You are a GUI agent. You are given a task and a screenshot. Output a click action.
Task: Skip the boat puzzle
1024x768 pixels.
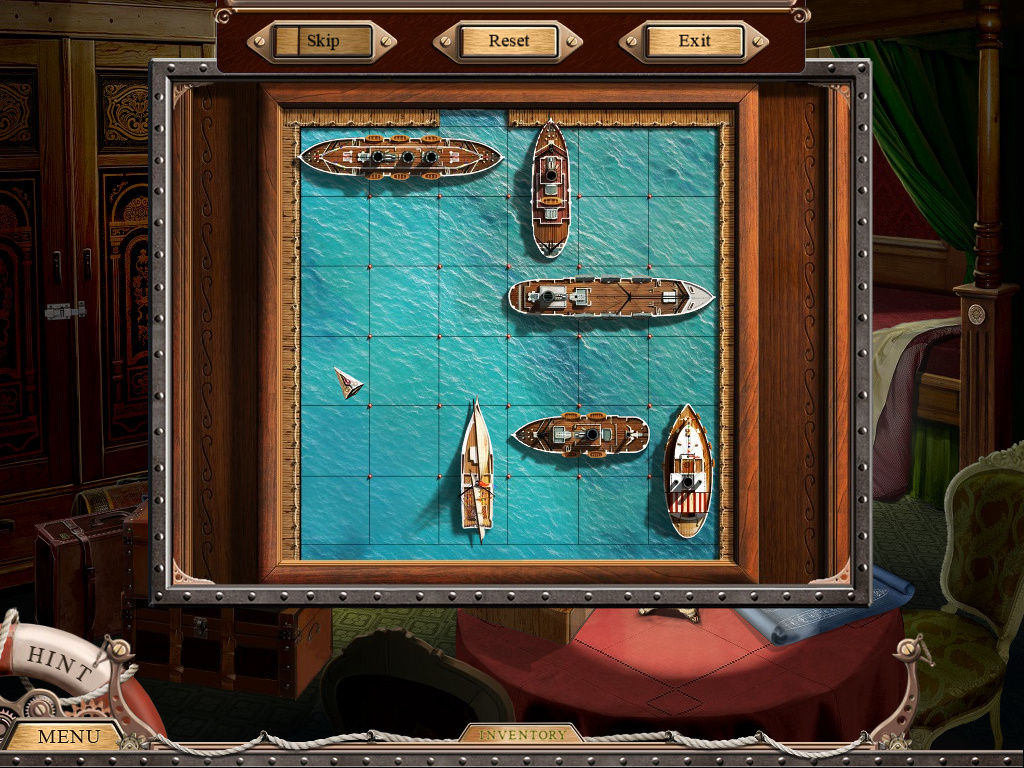click(x=322, y=42)
